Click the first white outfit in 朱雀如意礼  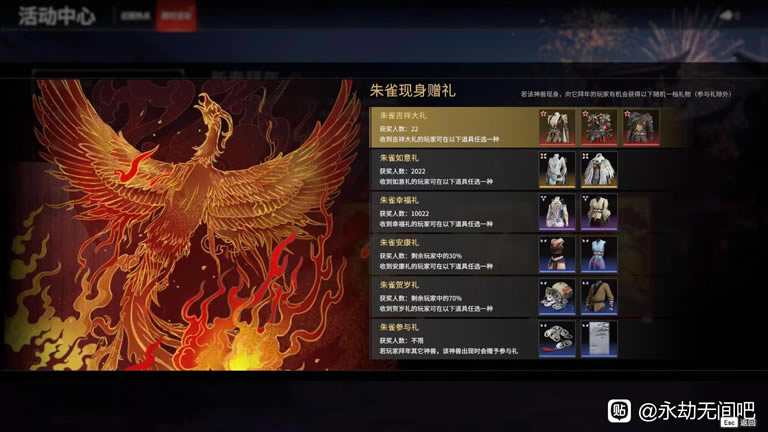click(x=557, y=170)
